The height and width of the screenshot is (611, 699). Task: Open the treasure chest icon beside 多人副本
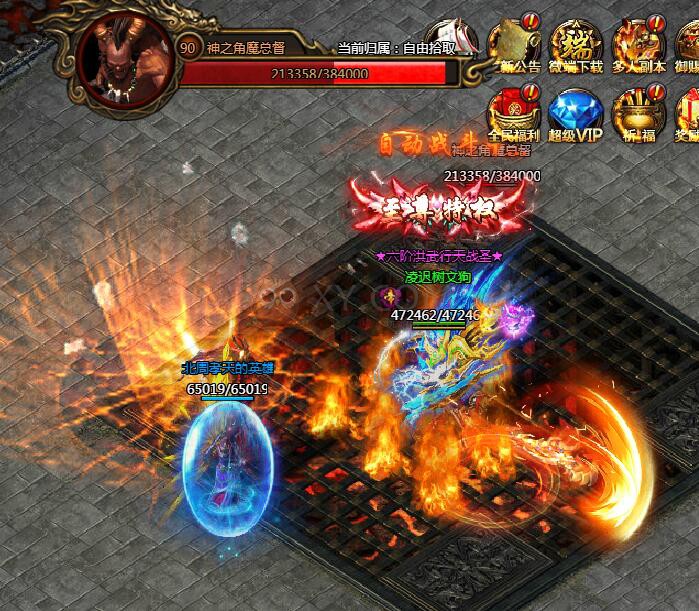pos(689,45)
